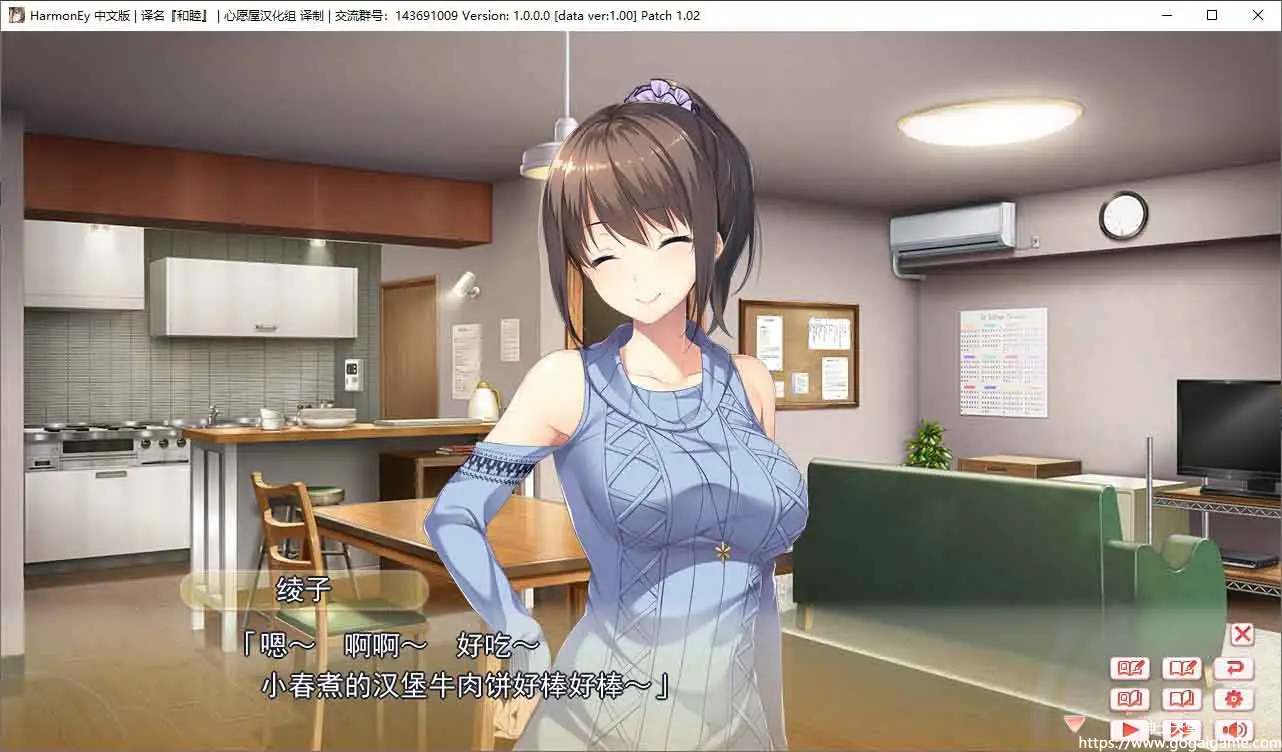The image size is (1282, 752).
Task: Minimize the HarmonEy game window
Action: (1166, 15)
